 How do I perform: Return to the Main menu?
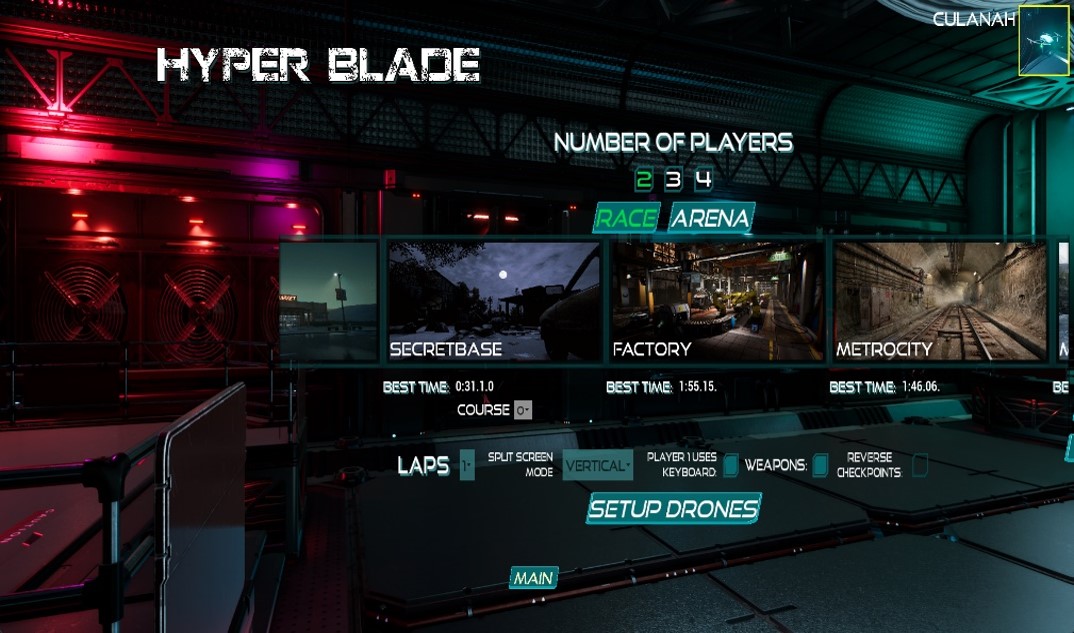click(x=533, y=578)
